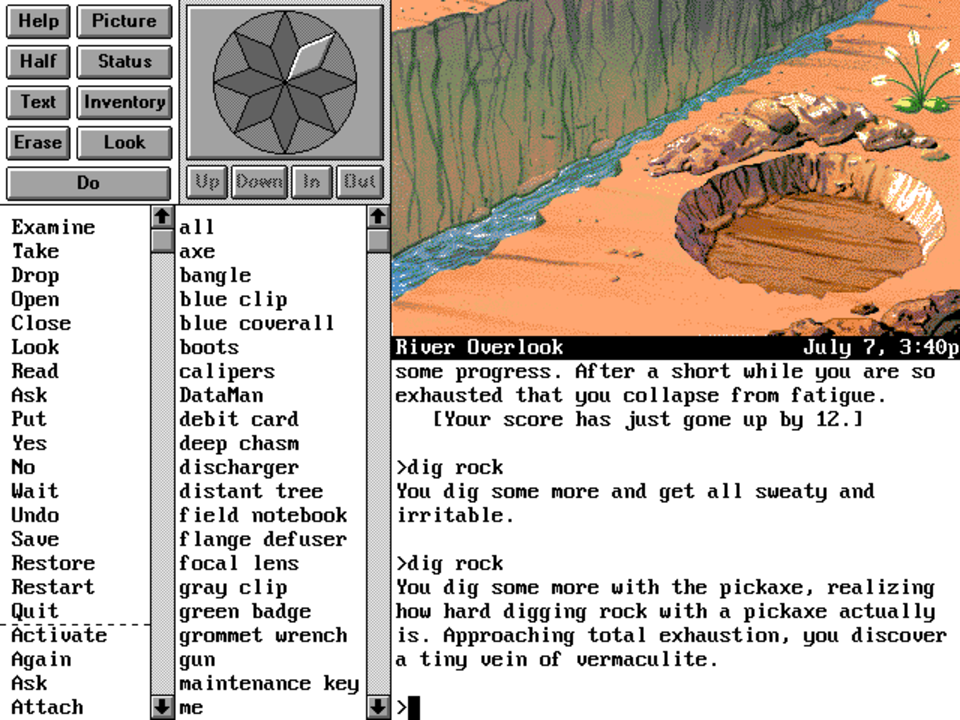Viewport: 960px width, 720px height.
Task: Choose the Save command
Action: [x=35, y=539]
